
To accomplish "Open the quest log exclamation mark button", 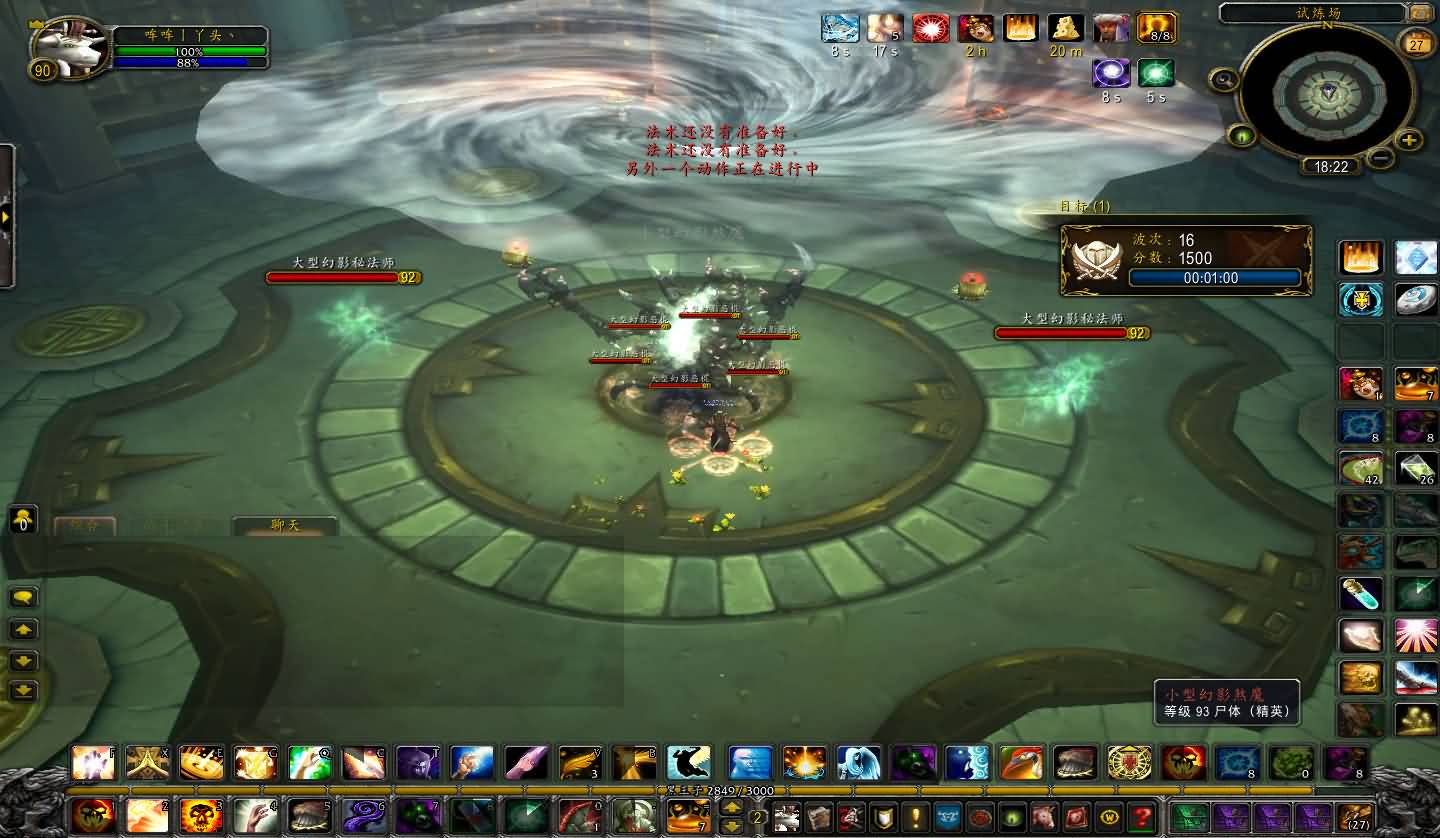I will coord(914,816).
